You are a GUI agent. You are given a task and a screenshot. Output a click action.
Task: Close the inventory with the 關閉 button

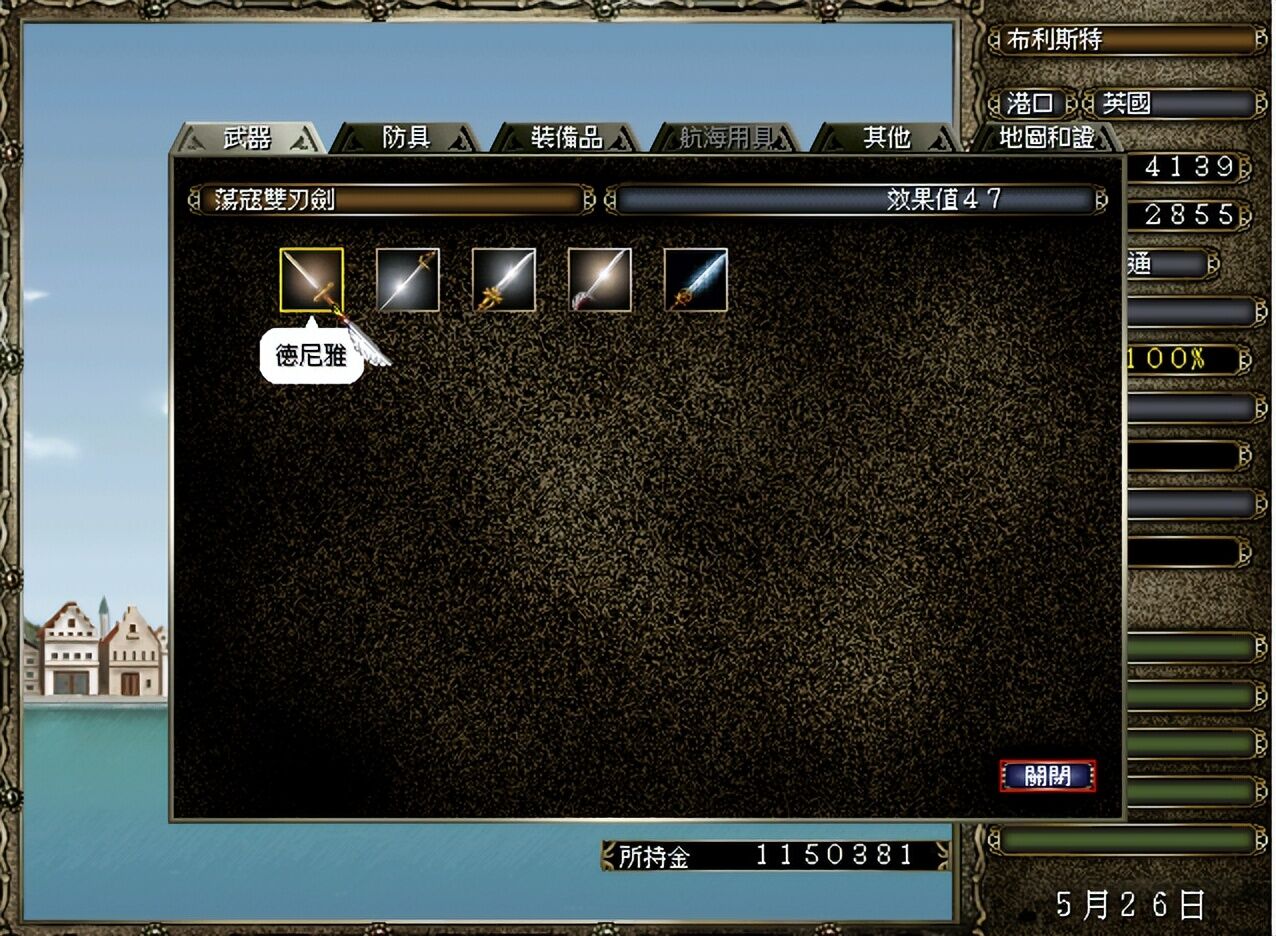(x=1047, y=776)
